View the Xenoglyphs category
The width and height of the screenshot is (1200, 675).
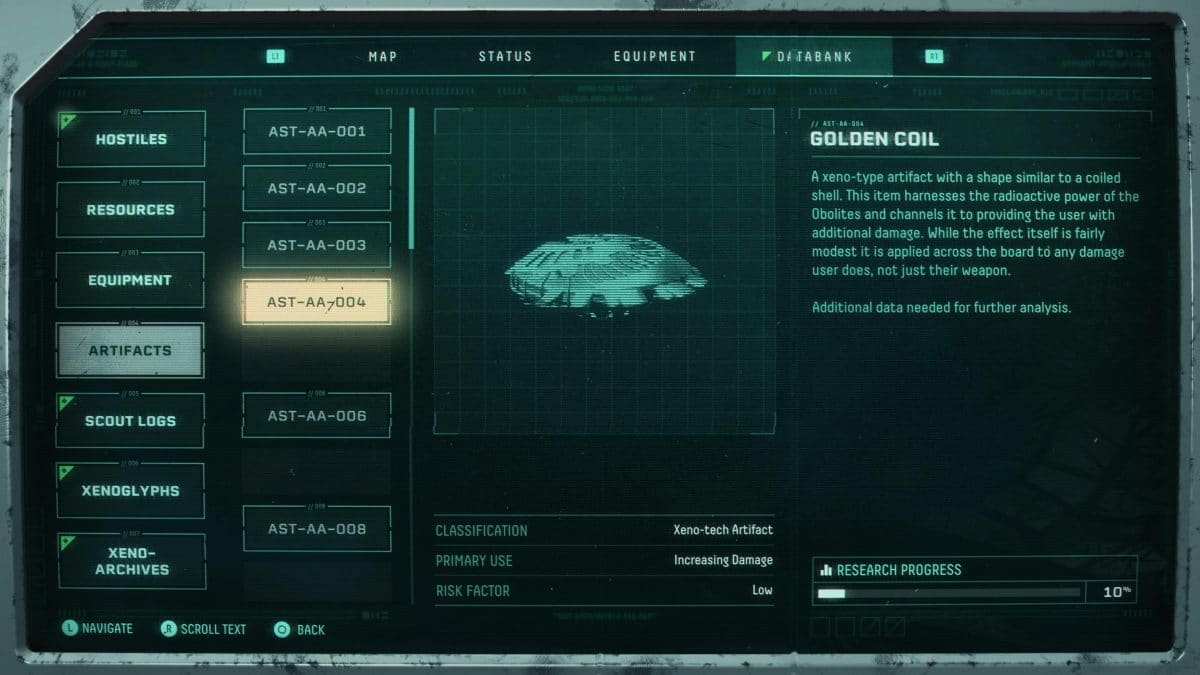pyautogui.click(x=131, y=491)
